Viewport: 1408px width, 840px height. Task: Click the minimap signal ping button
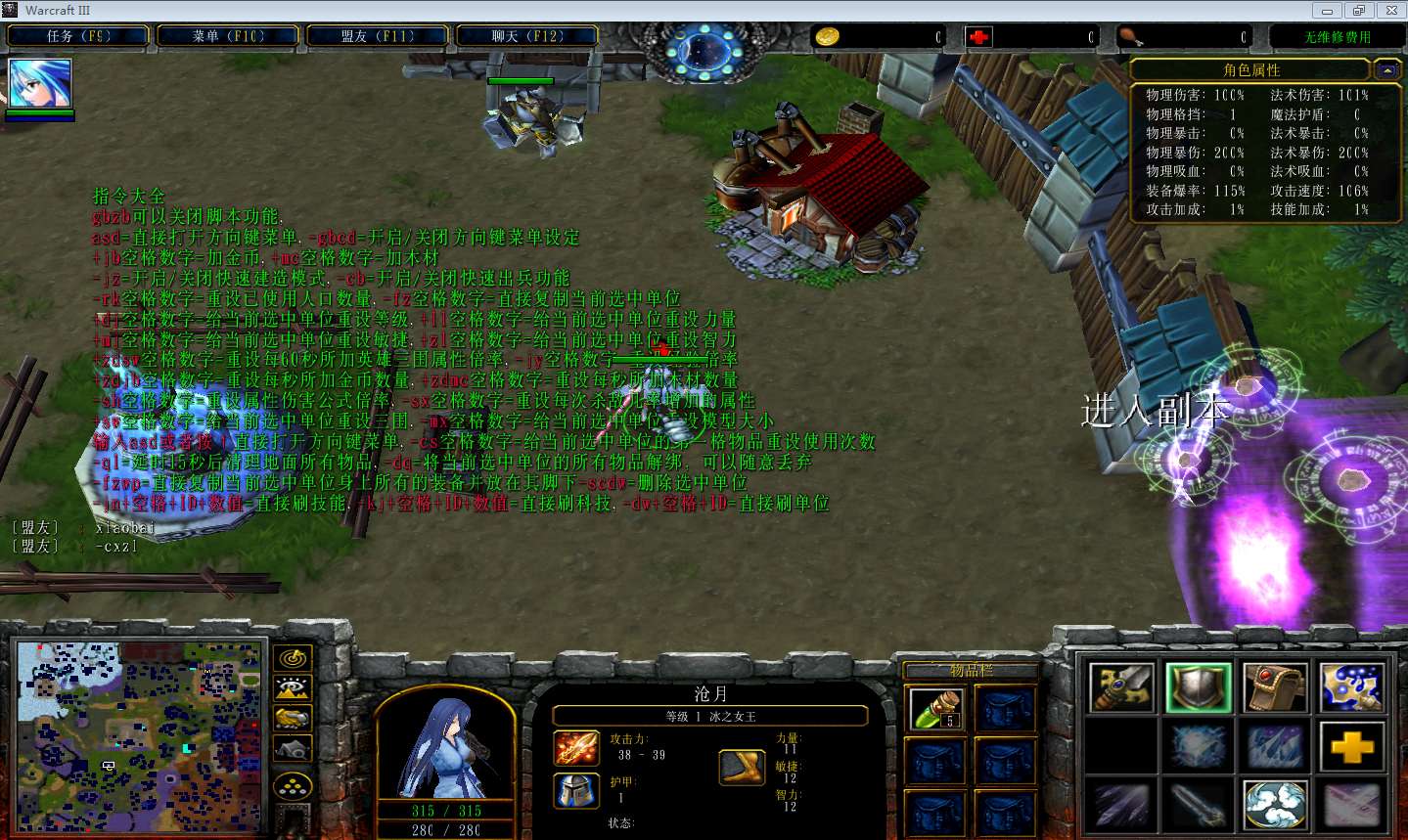coord(293,659)
